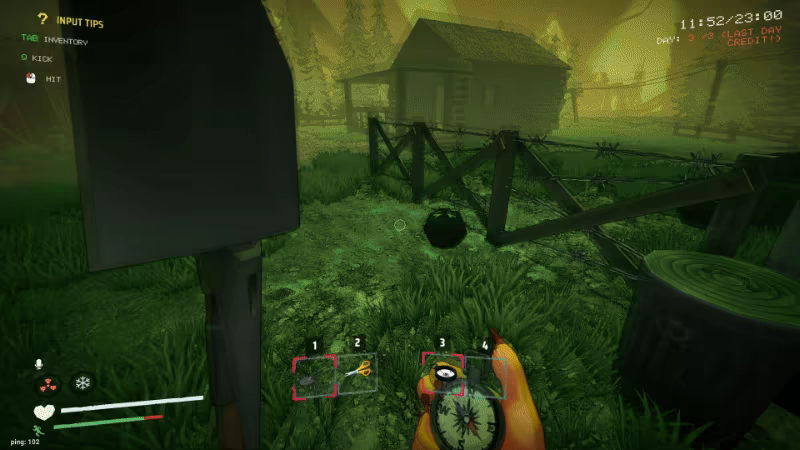This screenshot has height=450, width=800.
Task: Toggle the microphone voice icon
Action: tap(41, 363)
